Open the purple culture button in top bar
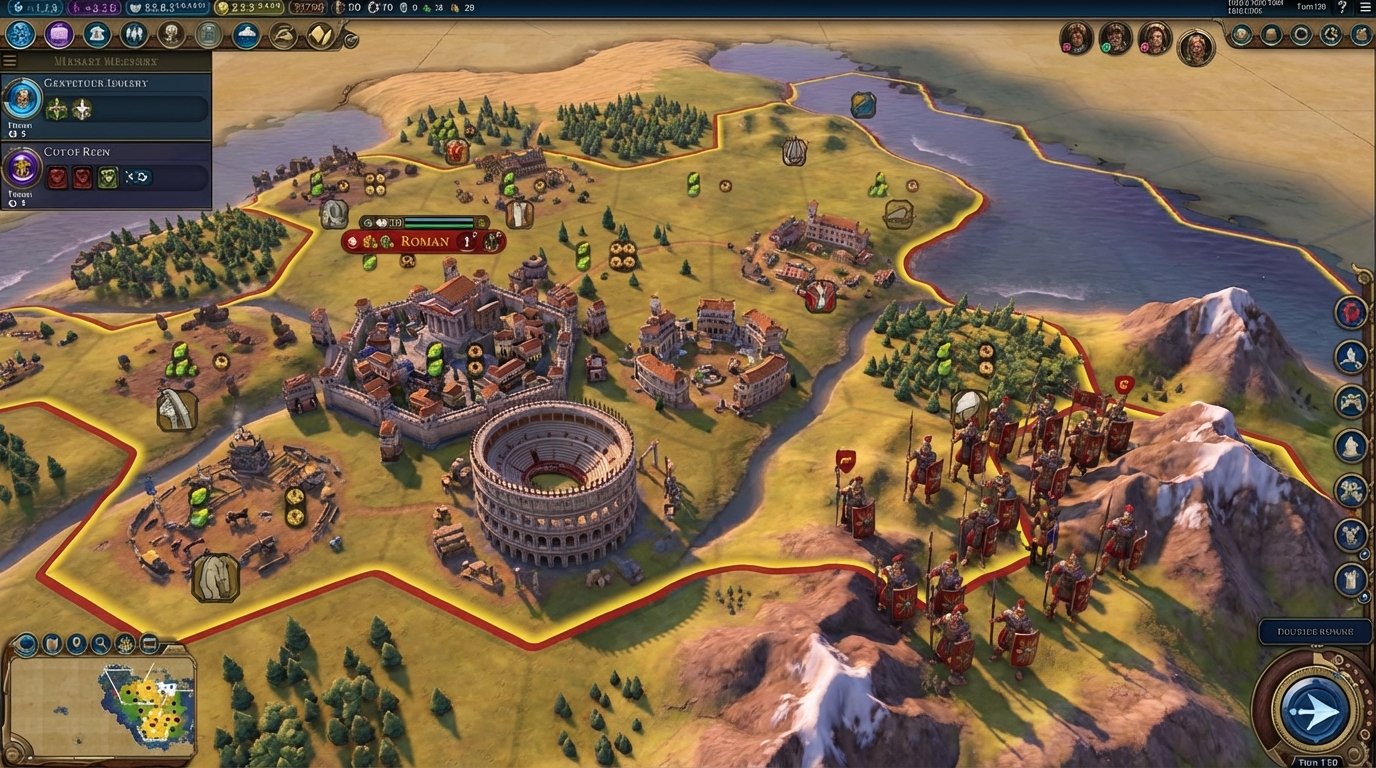The image size is (1376, 768). 59,35
